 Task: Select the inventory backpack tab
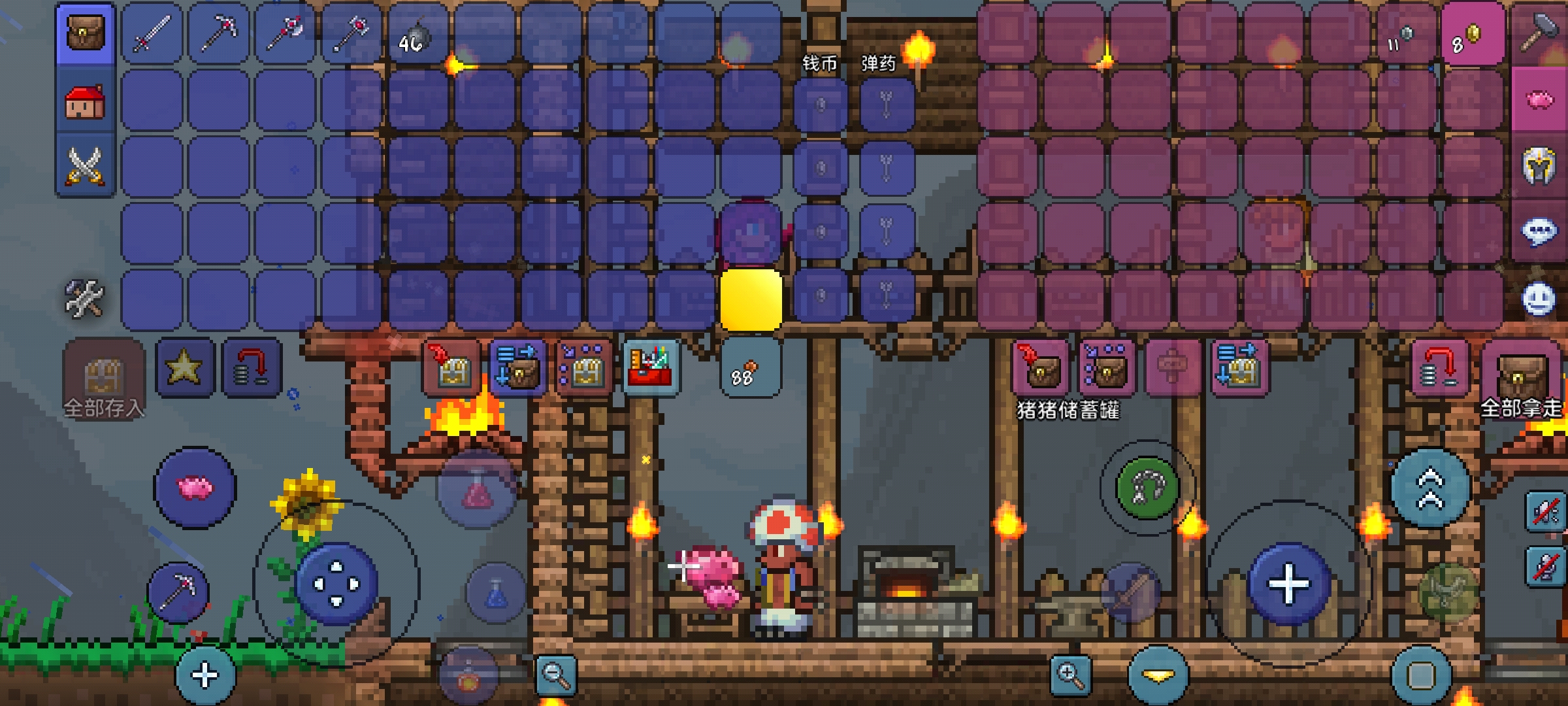click(x=85, y=34)
